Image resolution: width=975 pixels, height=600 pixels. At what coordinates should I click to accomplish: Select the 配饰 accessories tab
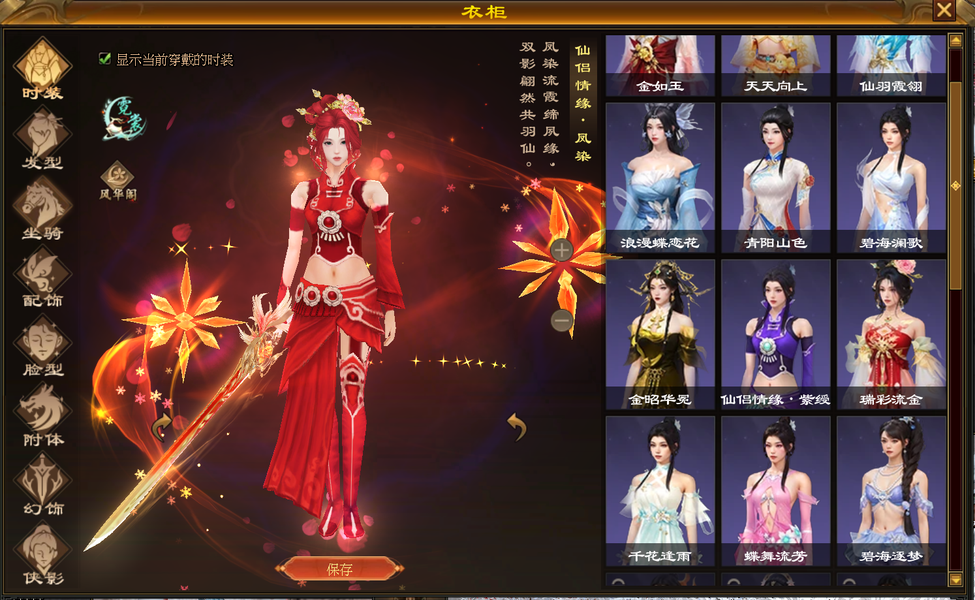(x=42, y=277)
